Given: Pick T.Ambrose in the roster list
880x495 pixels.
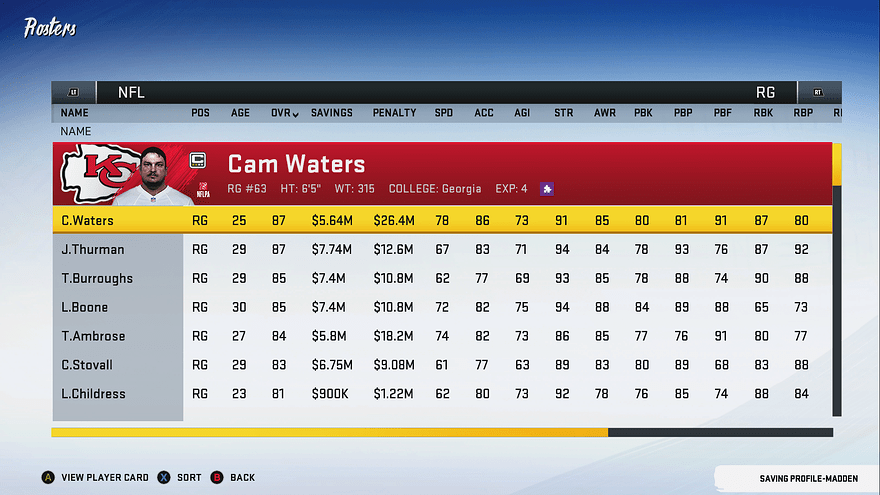Looking at the screenshot, I should [92, 336].
